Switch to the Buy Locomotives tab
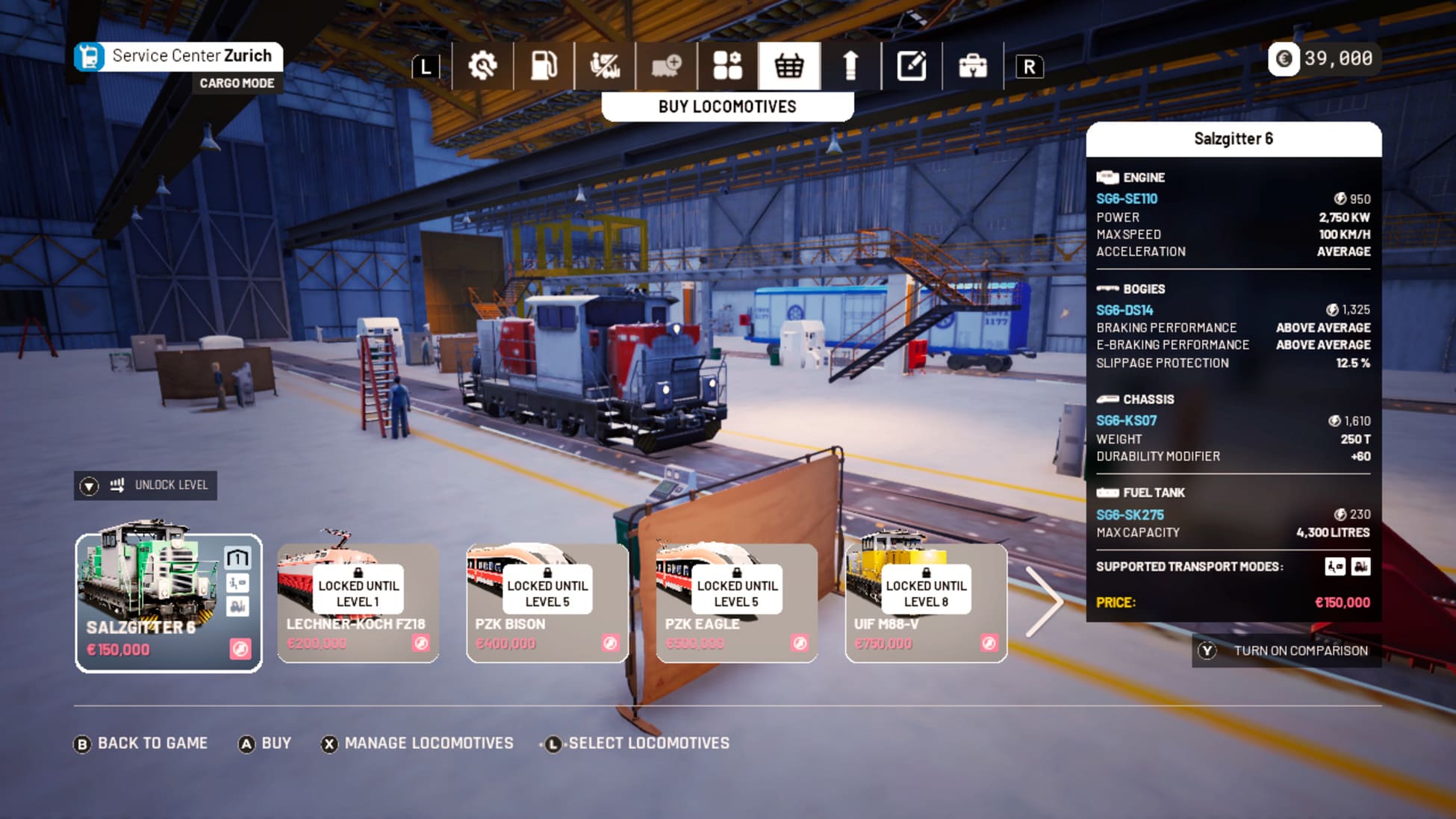Viewport: 1456px width, 819px height. coord(727,107)
